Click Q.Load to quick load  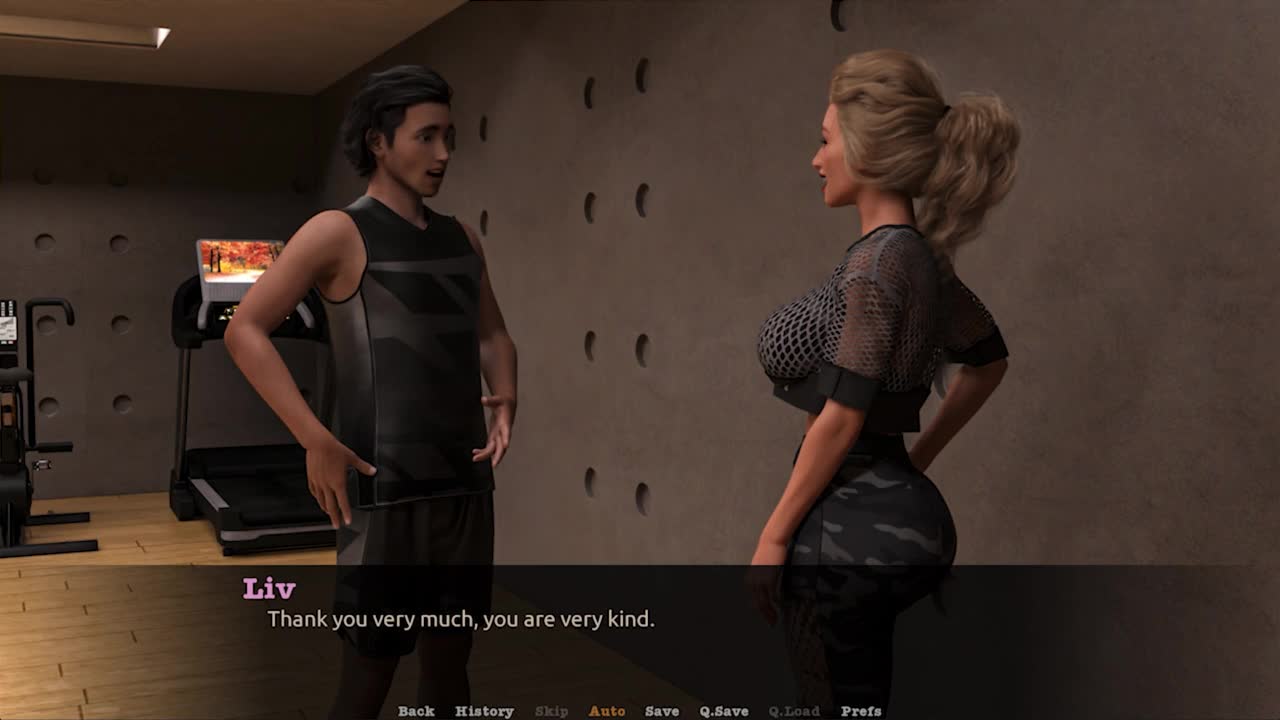(794, 711)
